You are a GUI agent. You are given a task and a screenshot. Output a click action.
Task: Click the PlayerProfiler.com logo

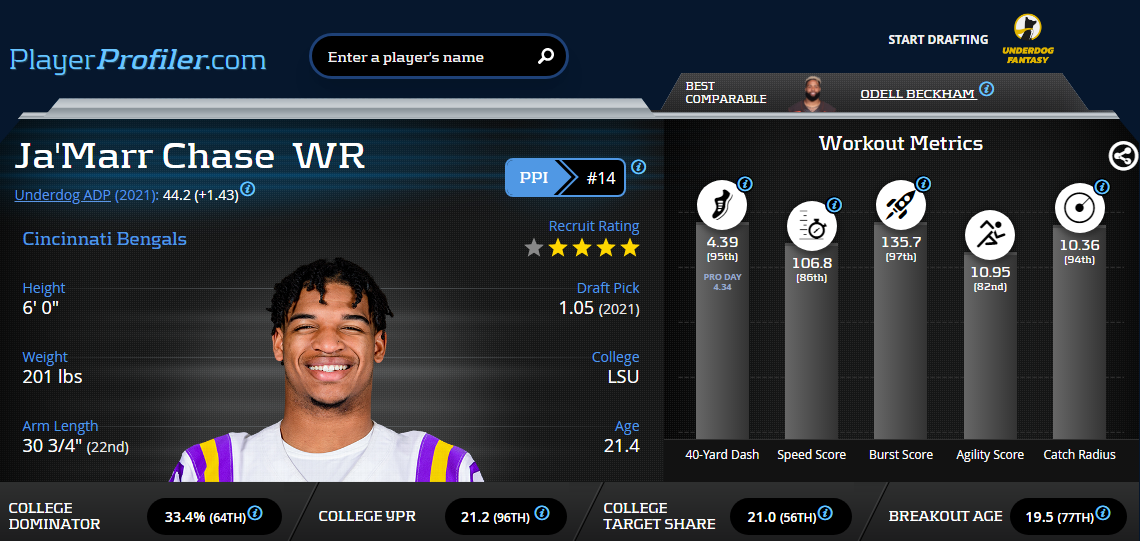(138, 59)
